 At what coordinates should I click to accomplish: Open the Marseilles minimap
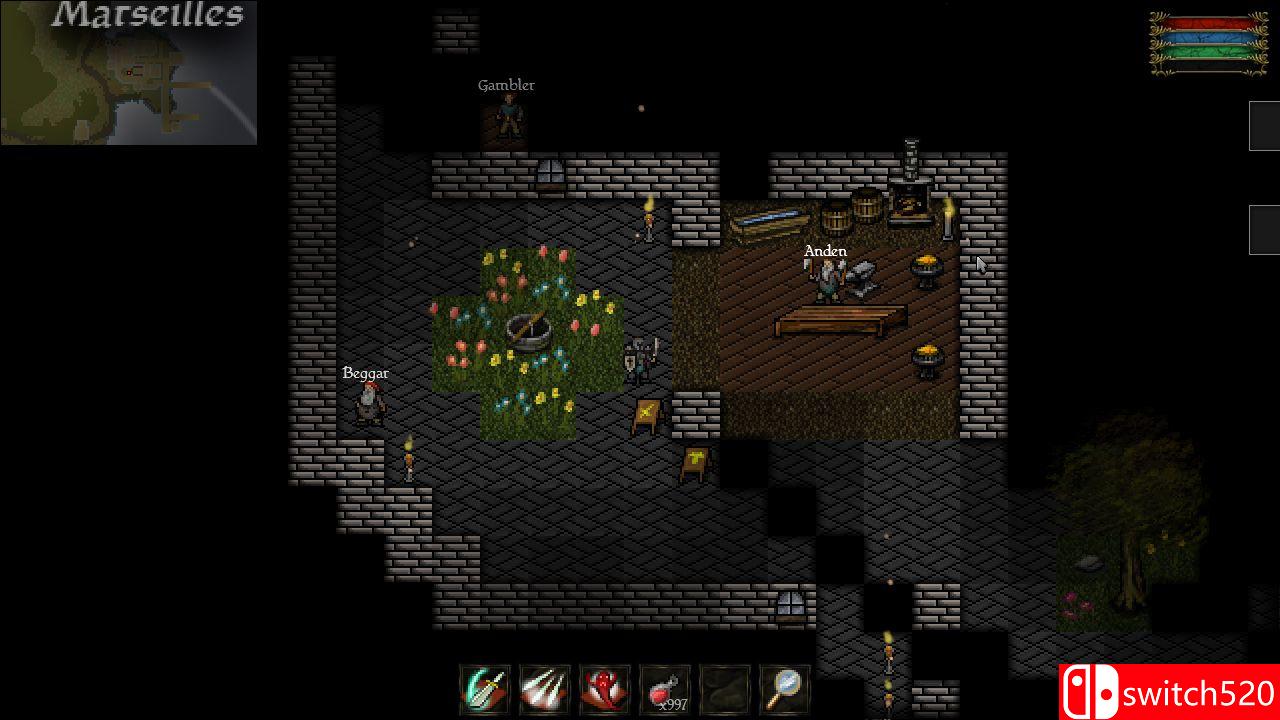point(129,73)
